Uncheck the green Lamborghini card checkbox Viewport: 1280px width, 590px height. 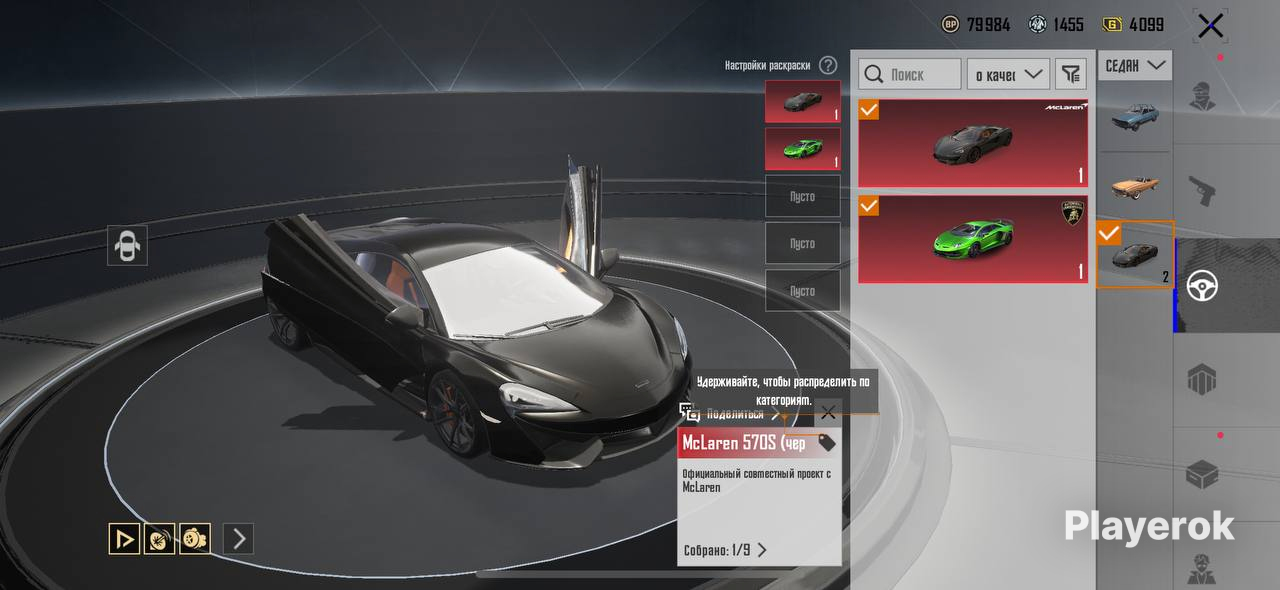pyautogui.click(x=869, y=206)
